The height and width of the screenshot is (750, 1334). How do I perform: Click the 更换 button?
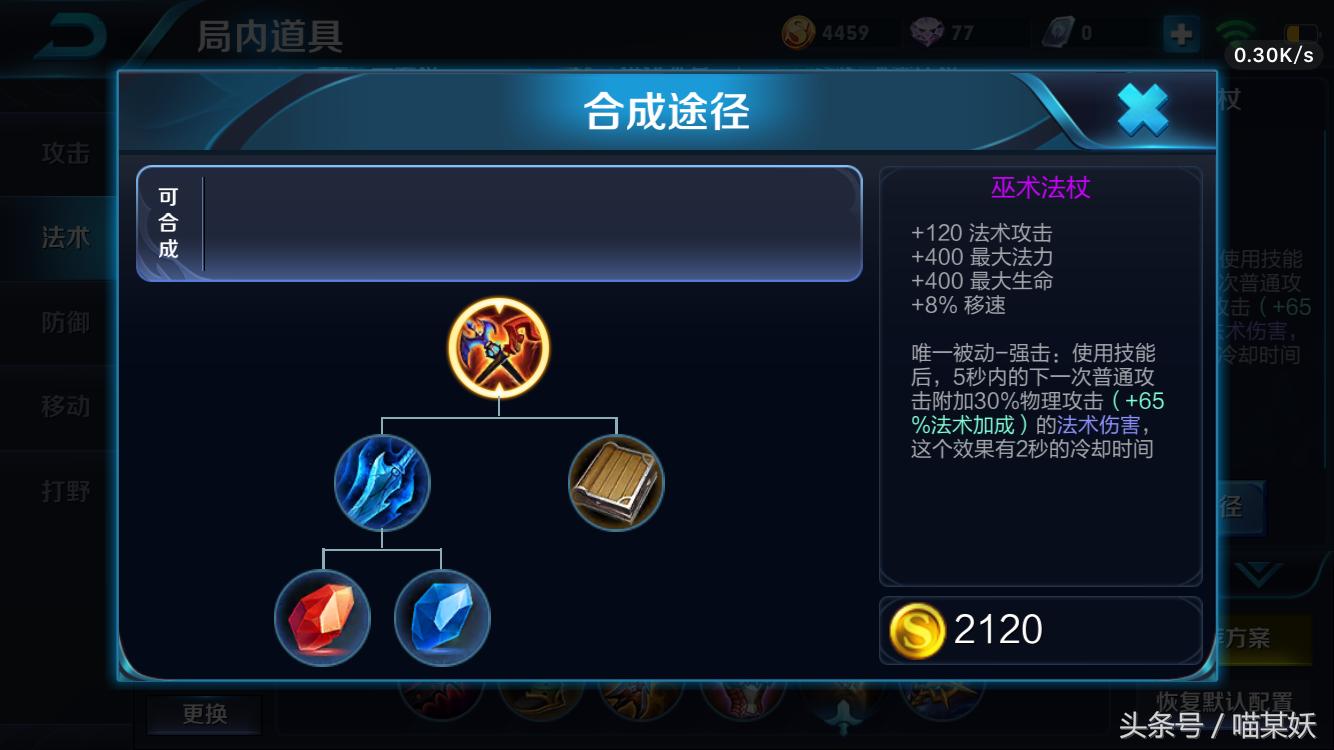[x=204, y=714]
